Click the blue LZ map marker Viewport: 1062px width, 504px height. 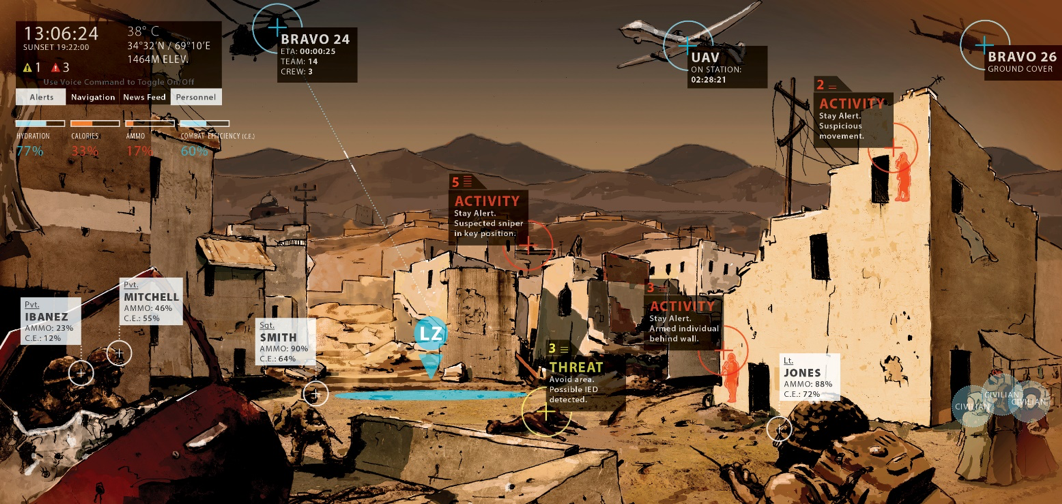(430, 333)
